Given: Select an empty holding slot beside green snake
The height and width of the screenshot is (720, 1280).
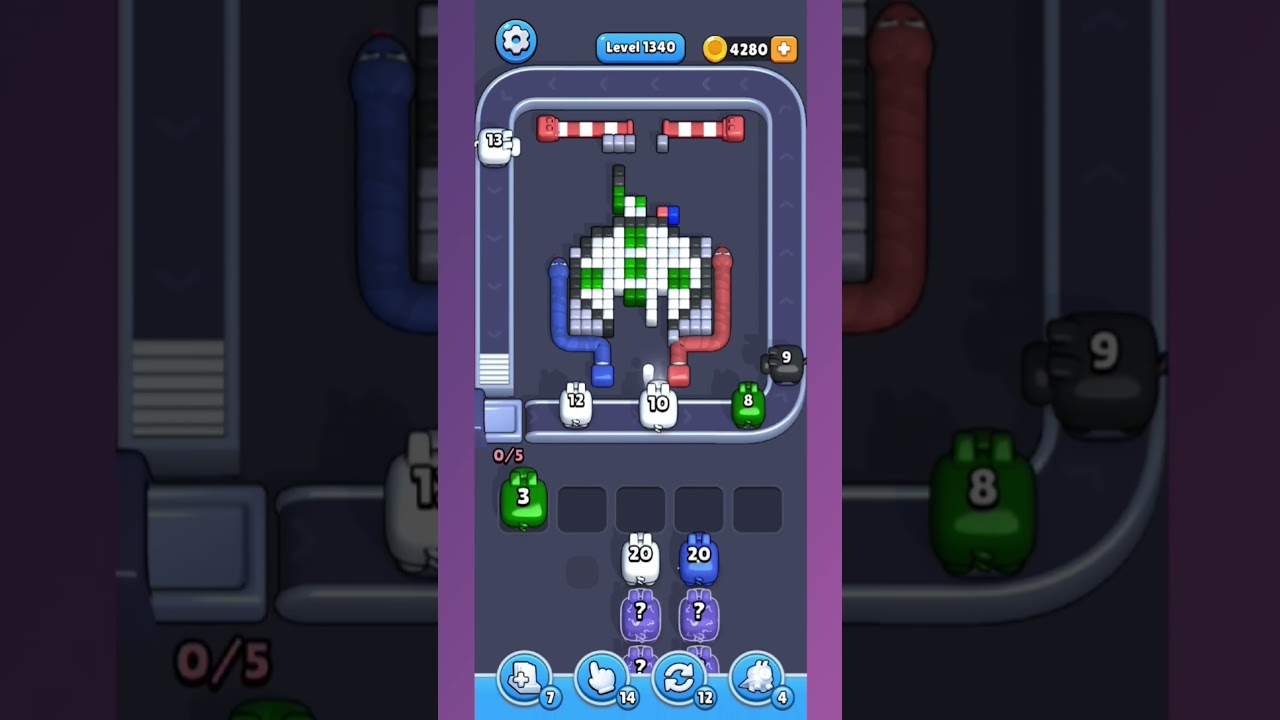Looking at the screenshot, I should click(x=581, y=508).
